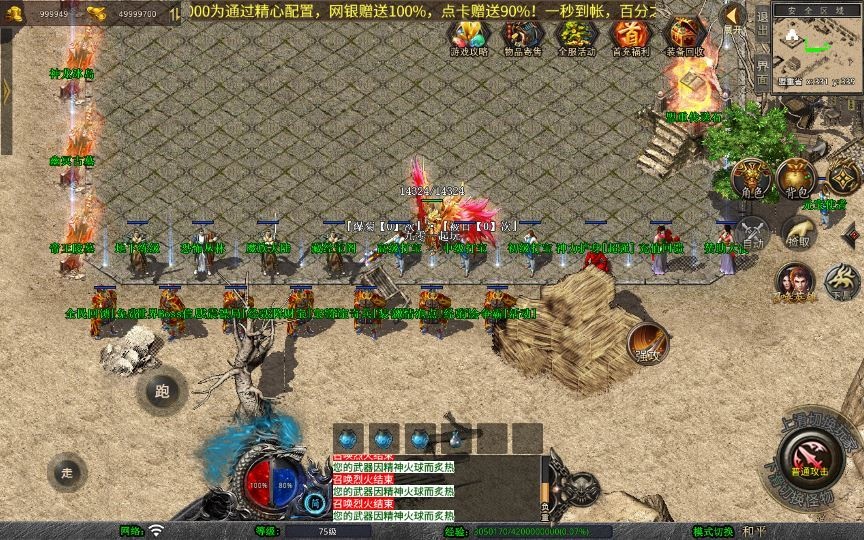Claim the 首充福利 first-recharge bonus
This screenshot has height=540, width=864.
pos(629,37)
